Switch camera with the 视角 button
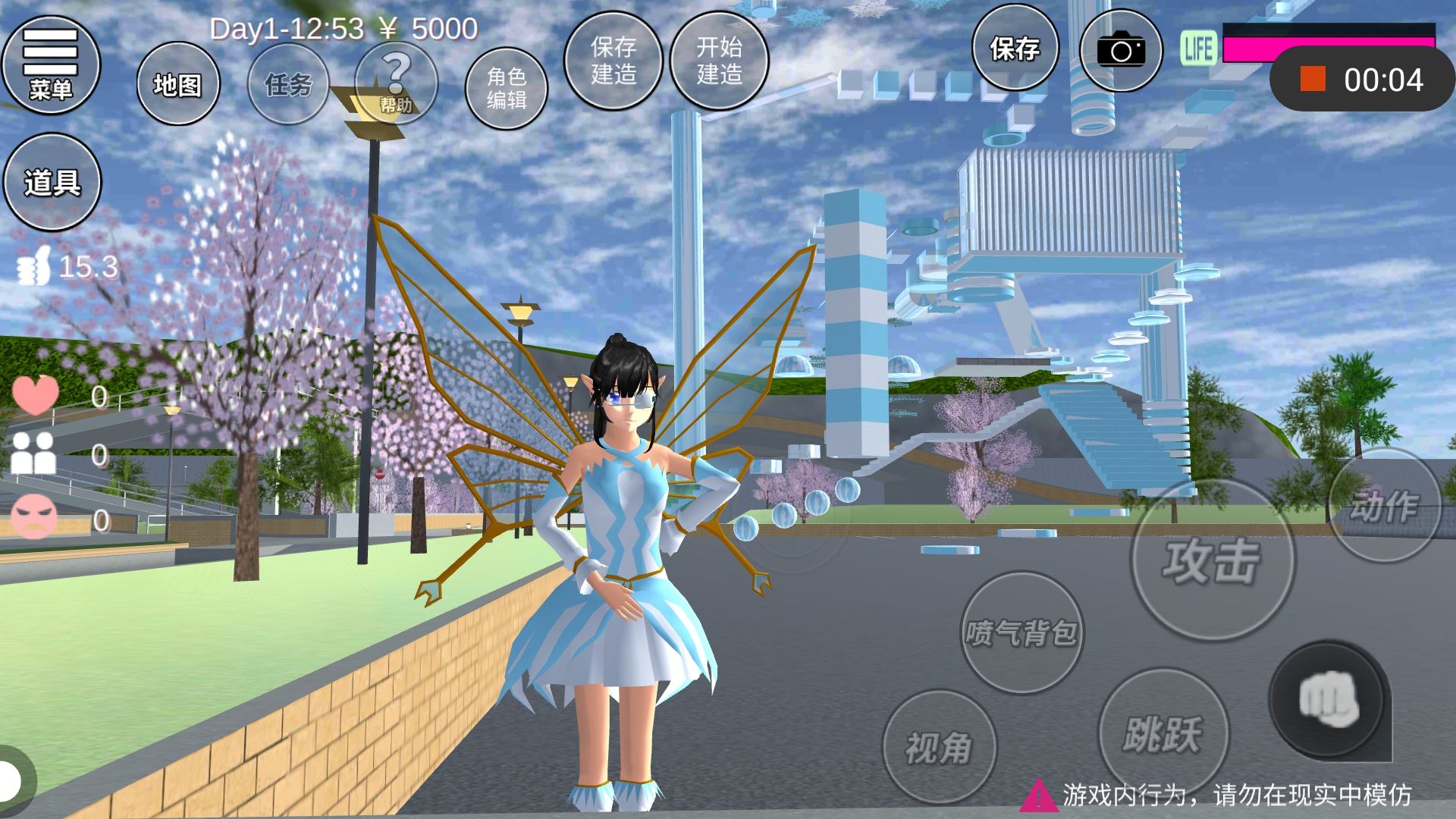1456x819 pixels. 939,748
